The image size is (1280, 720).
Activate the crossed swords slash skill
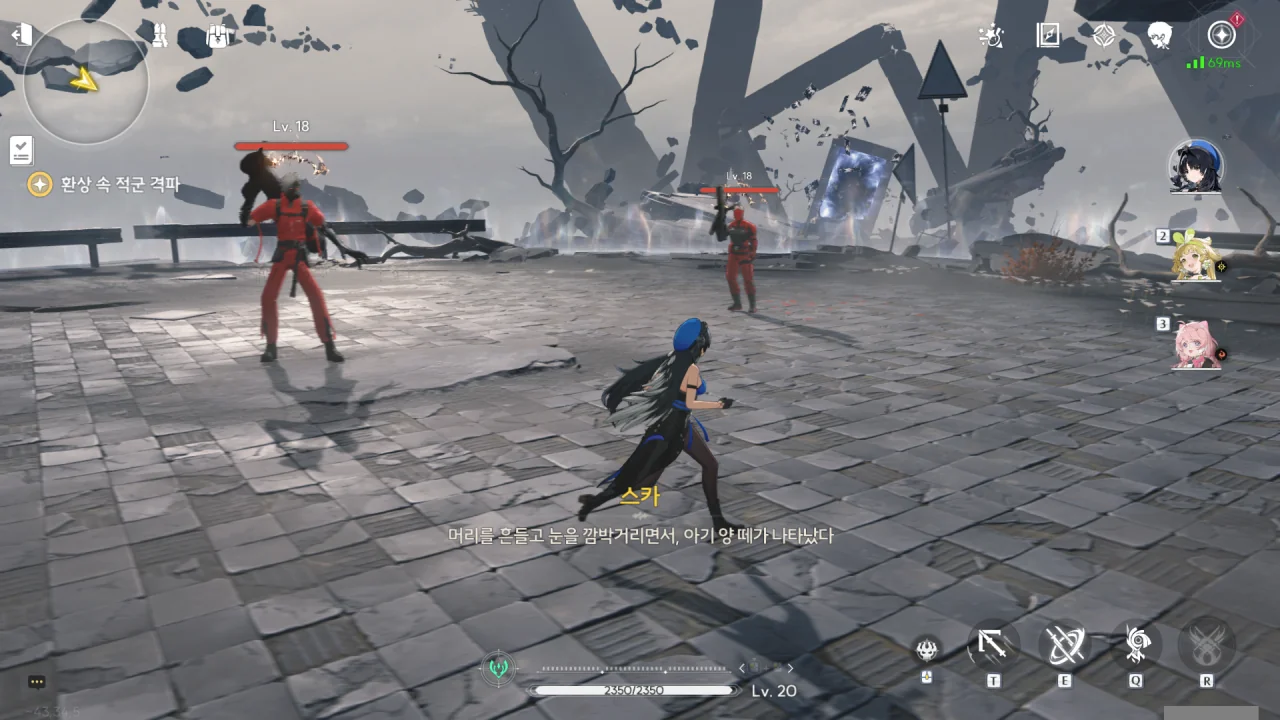(1064, 645)
